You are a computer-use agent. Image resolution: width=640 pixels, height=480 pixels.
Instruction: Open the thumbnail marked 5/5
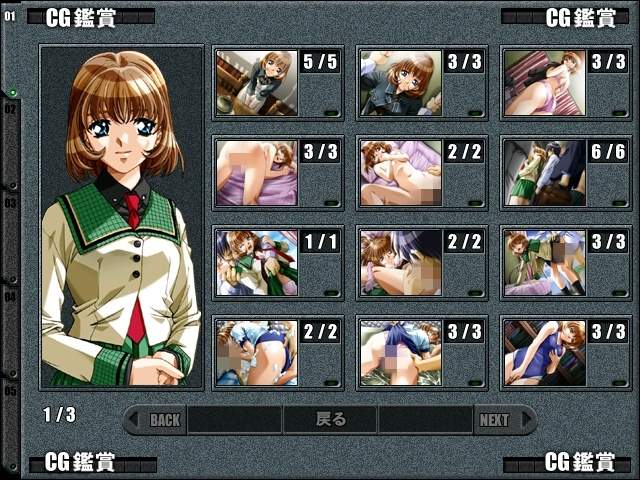pyautogui.click(x=256, y=83)
